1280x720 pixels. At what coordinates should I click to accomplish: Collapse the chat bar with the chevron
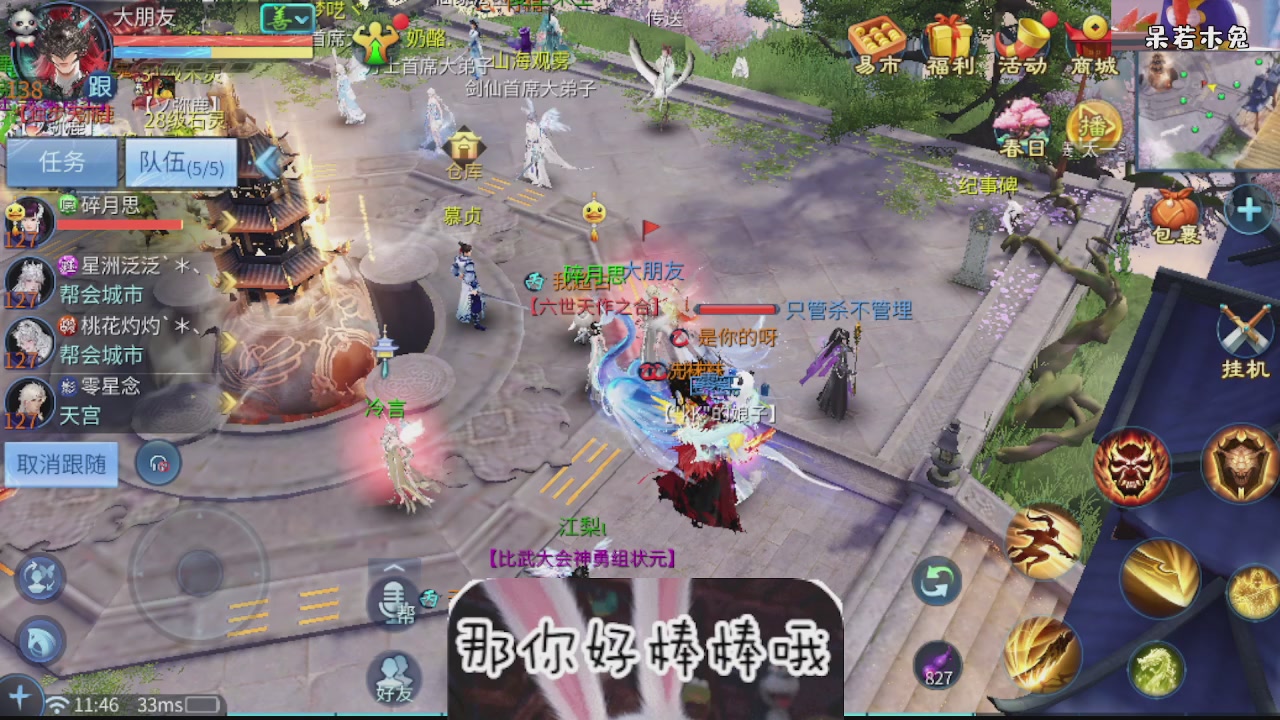393,568
